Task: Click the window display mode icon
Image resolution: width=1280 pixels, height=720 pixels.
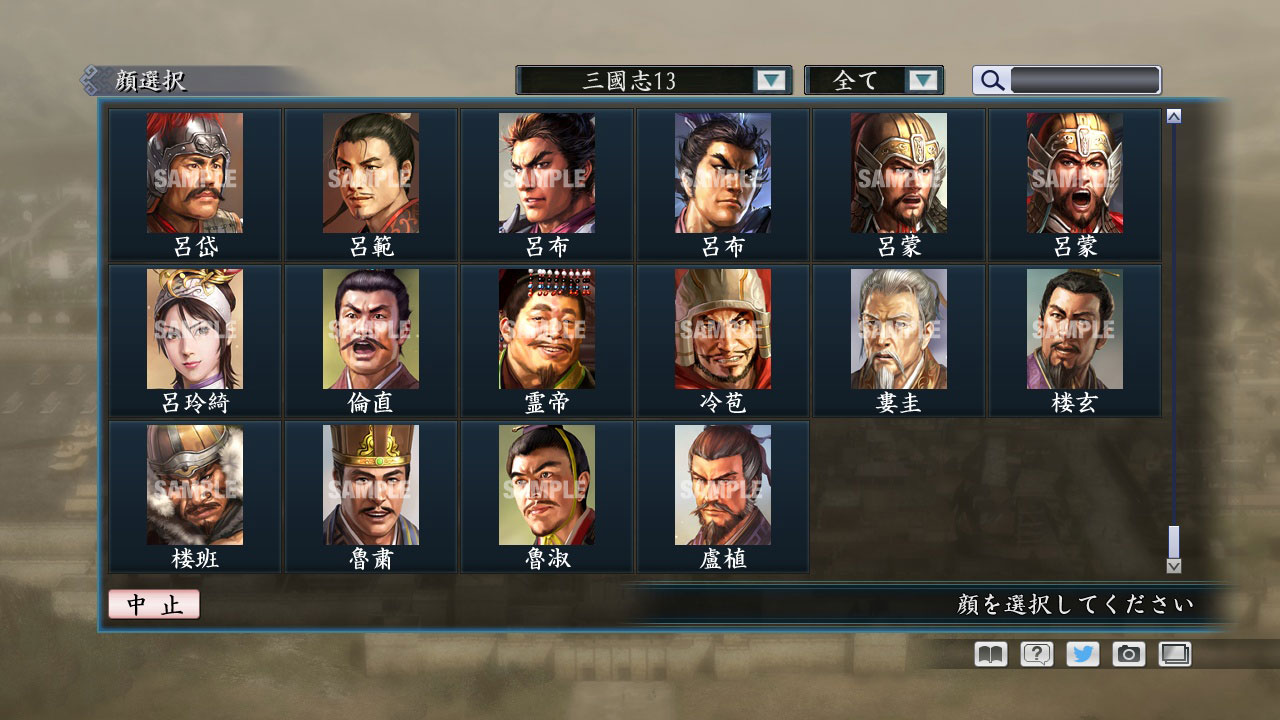Action: coord(1175,654)
